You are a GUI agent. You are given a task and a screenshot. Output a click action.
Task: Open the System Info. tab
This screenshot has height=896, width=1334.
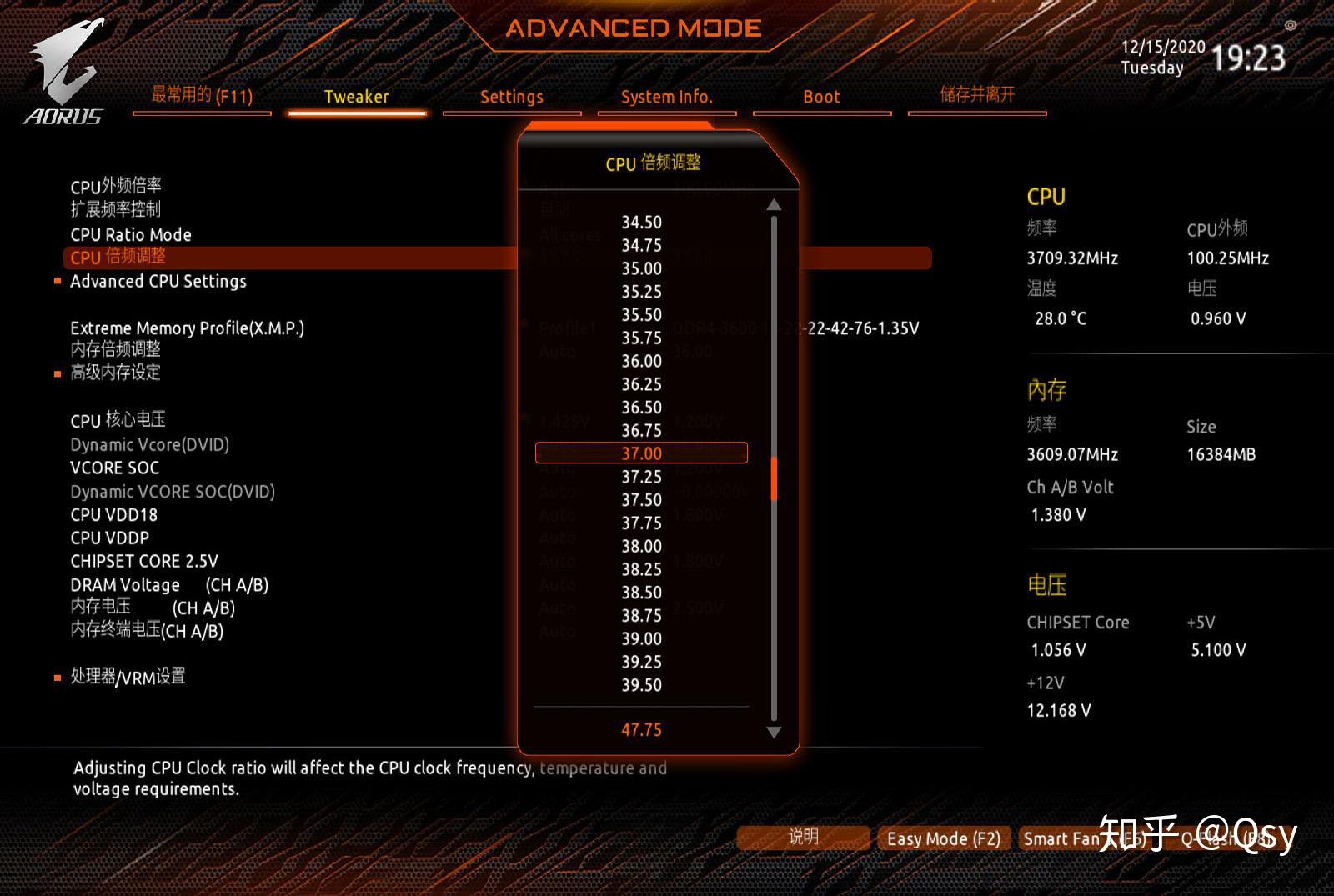click(666, 97)
